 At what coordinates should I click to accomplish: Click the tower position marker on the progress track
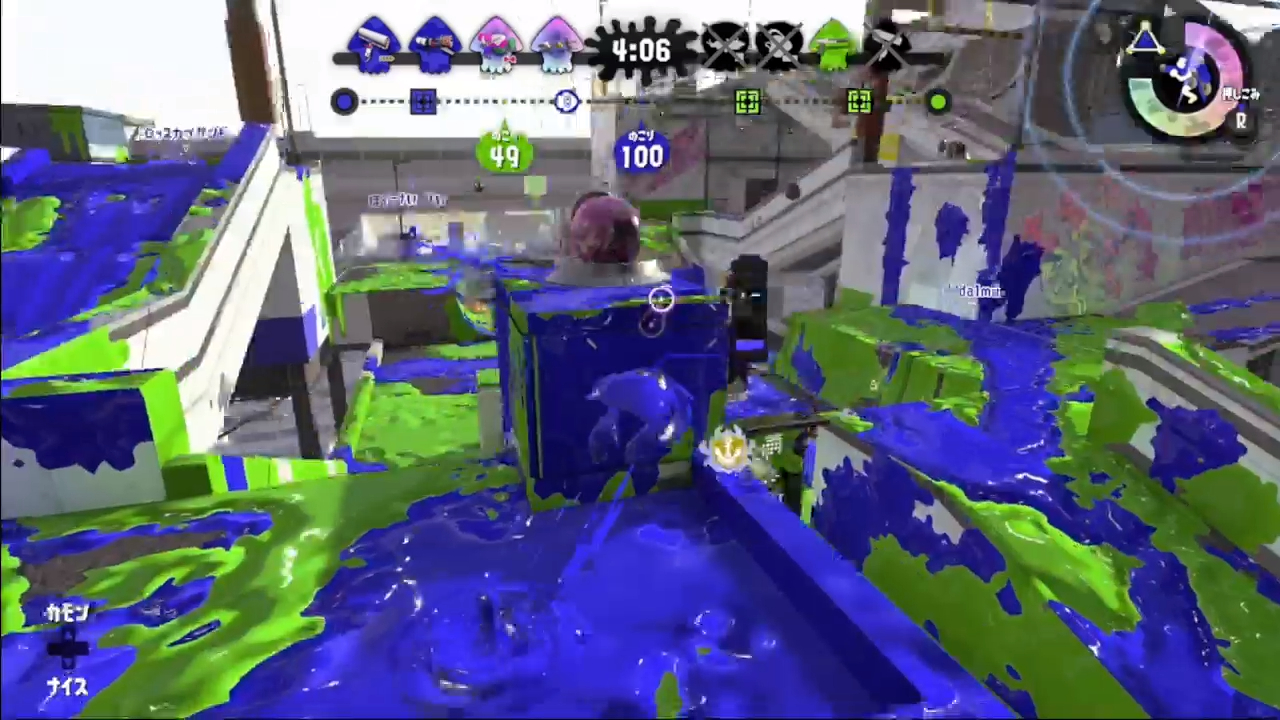tap(567, 101)
